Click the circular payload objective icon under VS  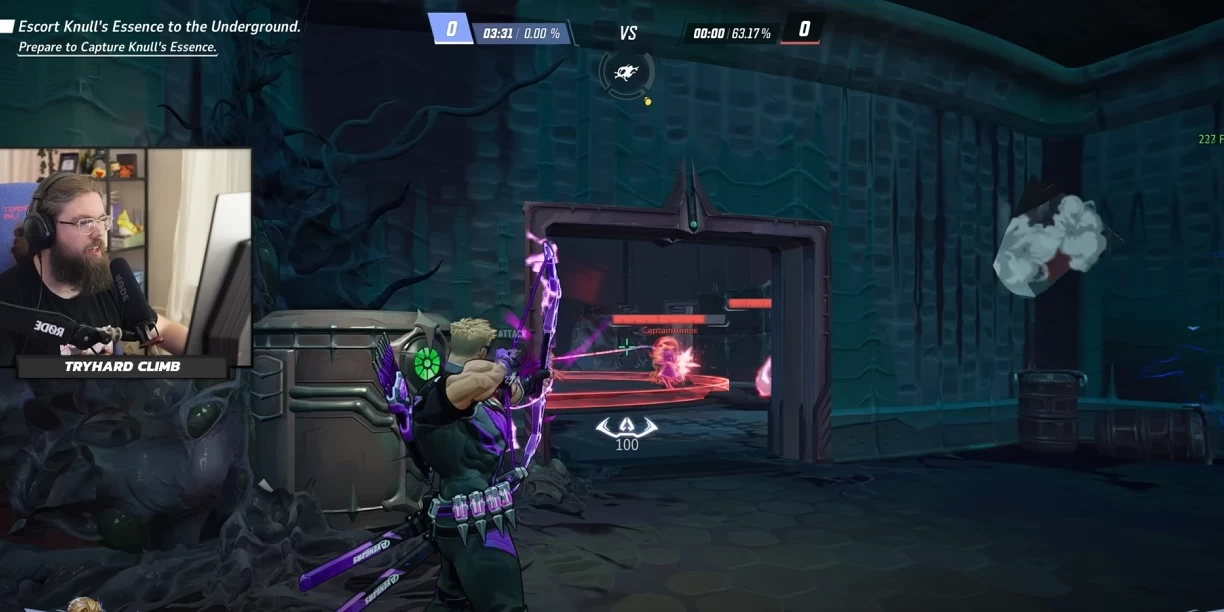627,71
